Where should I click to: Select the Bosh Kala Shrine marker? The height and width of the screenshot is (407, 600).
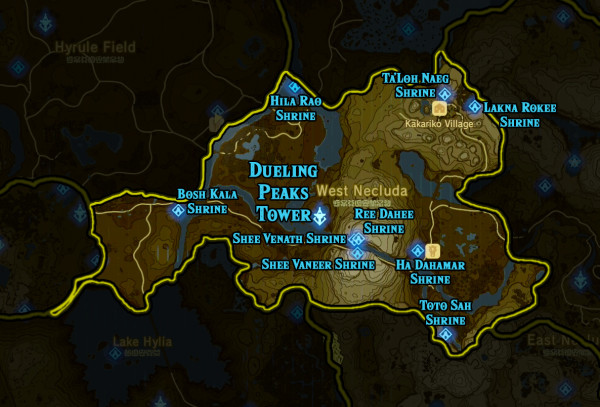pyautogui.click(x=179, y=211)
